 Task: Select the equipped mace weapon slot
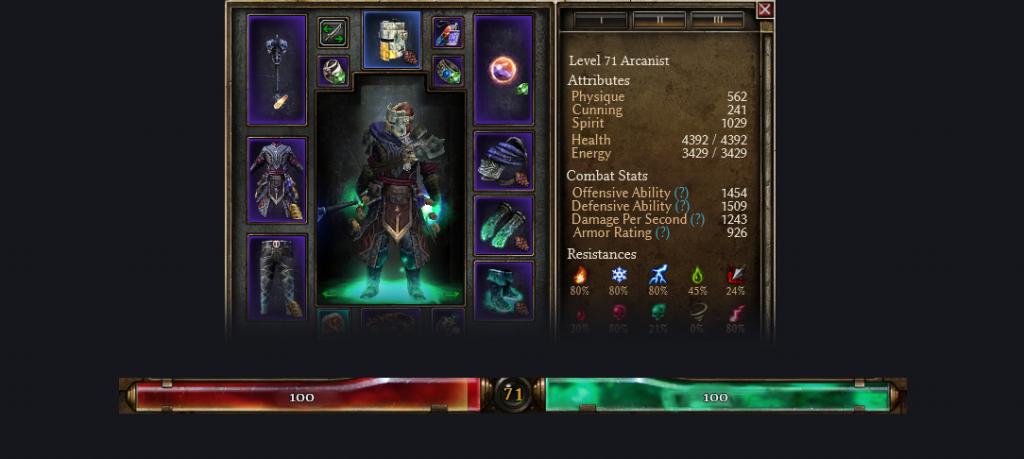(x=277, y=70)
